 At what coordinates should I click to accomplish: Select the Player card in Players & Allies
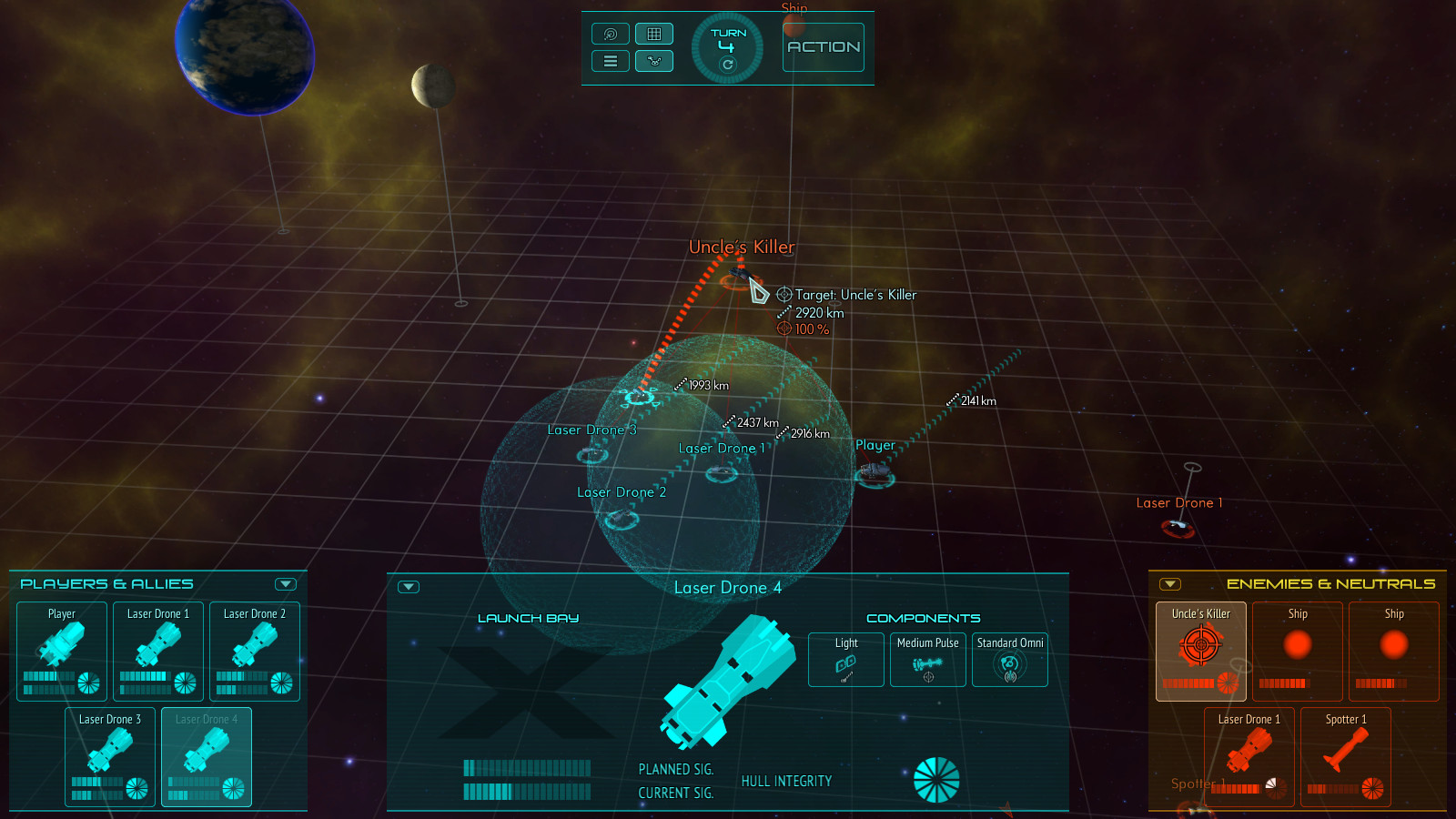click(x=61, y=651)
